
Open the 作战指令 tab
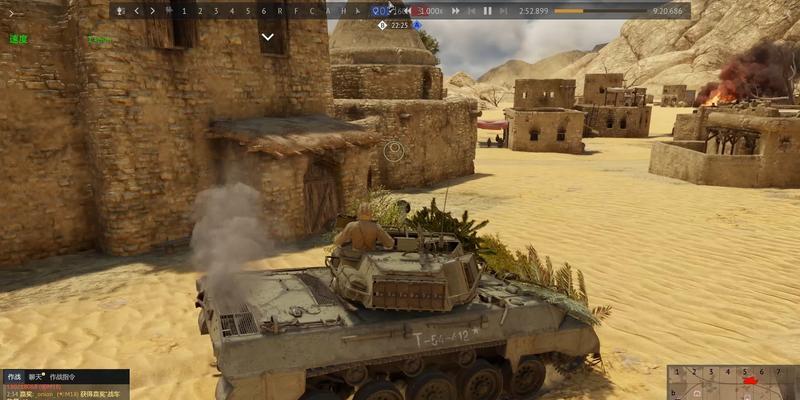[64, 377]
